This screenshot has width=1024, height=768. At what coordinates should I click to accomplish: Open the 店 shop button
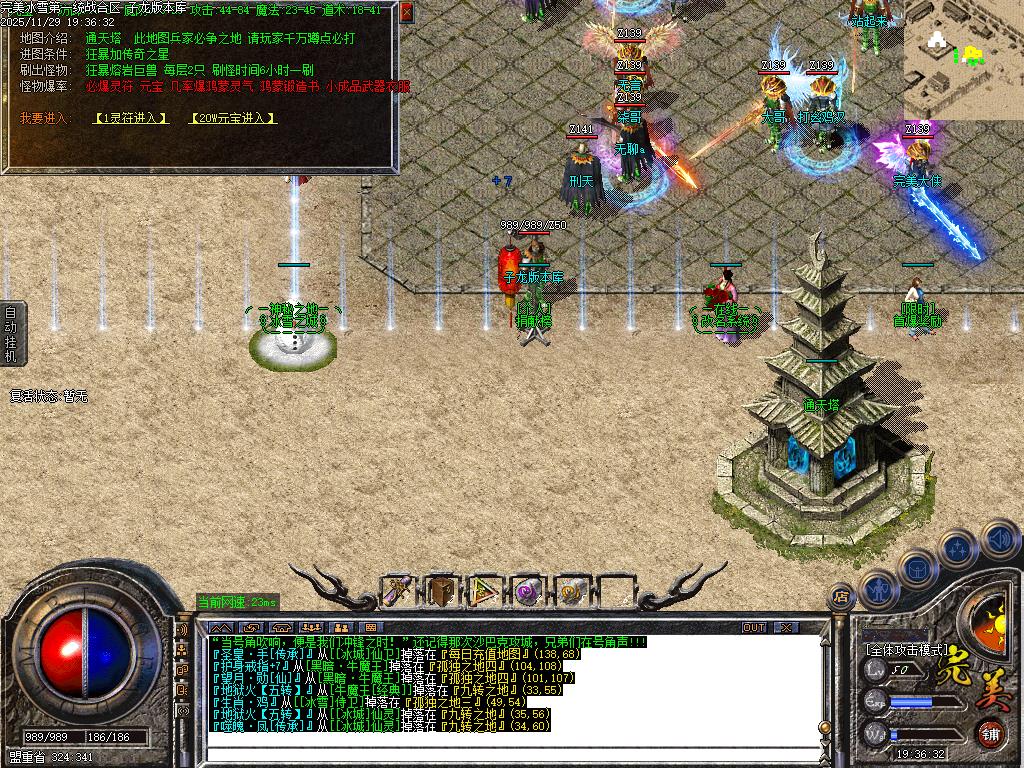[x=842, y=596]
